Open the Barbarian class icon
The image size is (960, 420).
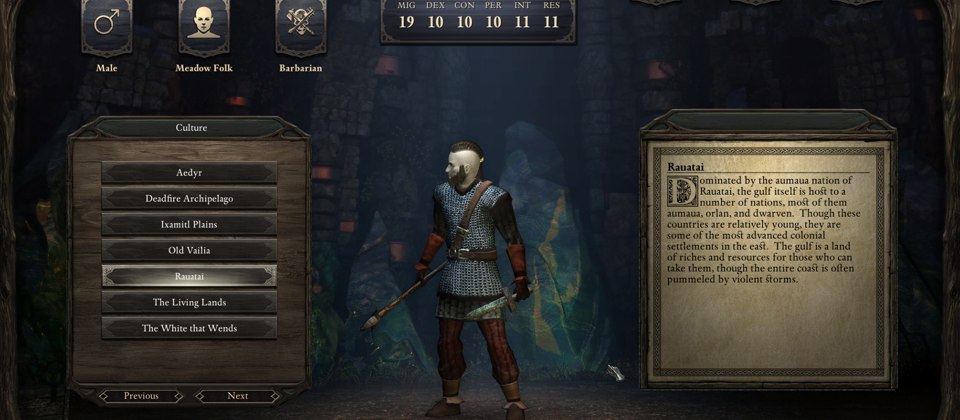point(299,25)
